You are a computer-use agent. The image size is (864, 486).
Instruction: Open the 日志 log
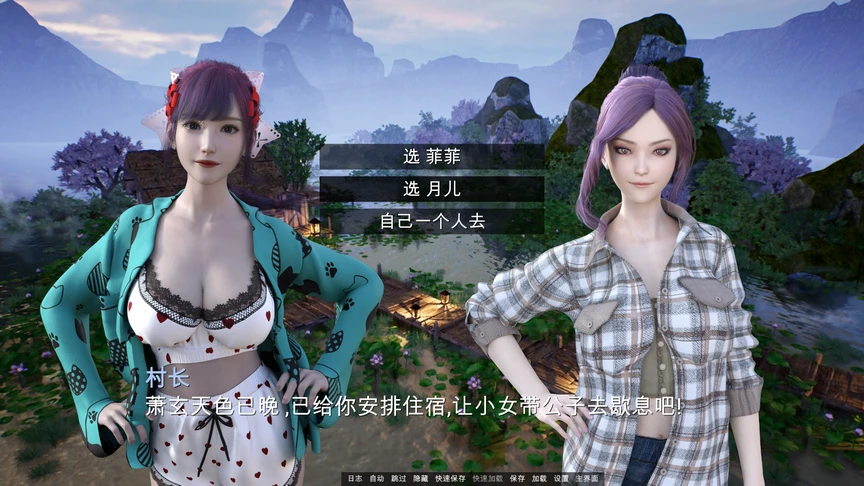click(354, 478)
